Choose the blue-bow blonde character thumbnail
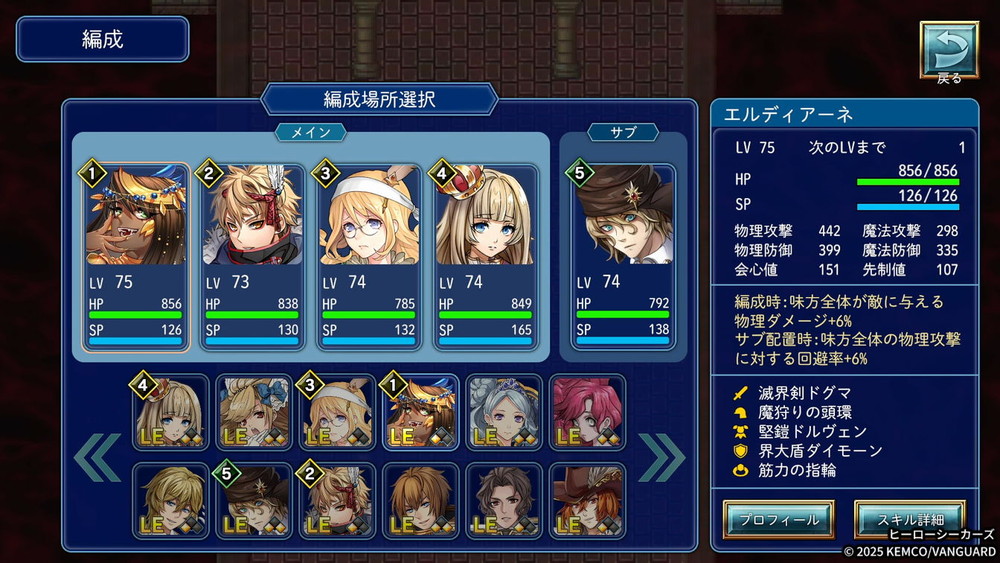 (x=254, y=412)
